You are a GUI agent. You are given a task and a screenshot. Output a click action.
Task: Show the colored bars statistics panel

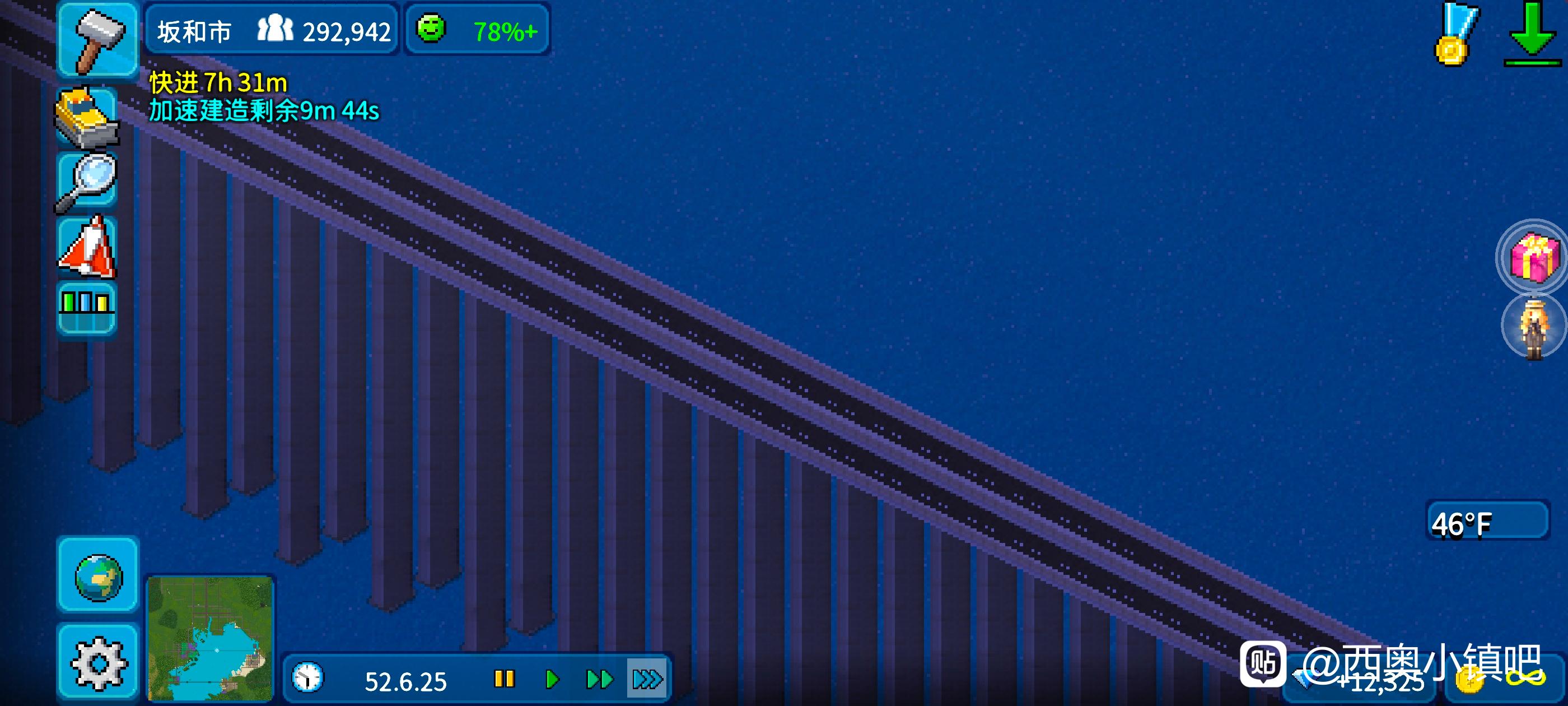point(86,306)
